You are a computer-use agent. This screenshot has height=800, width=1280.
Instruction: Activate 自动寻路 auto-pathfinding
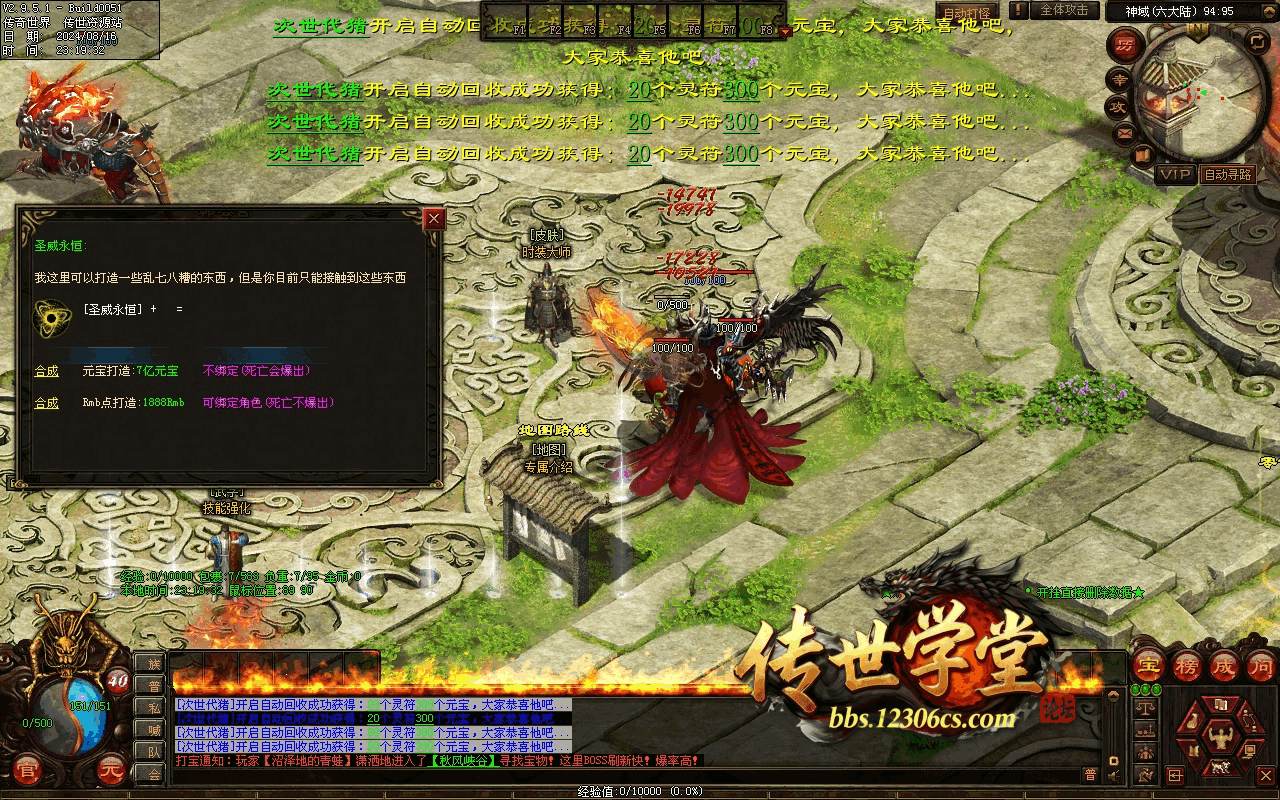1228,174
